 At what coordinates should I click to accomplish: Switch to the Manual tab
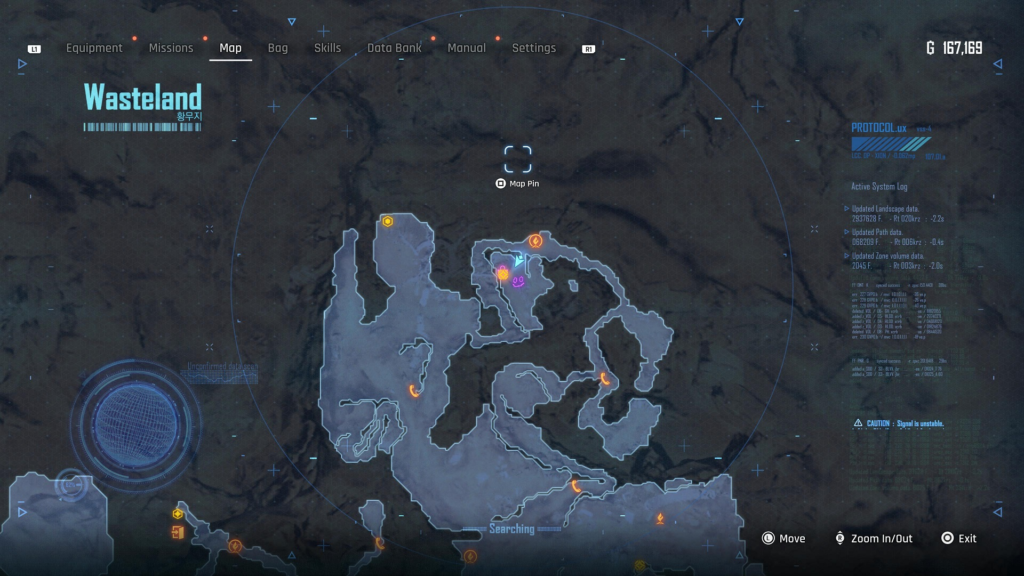pos(467,48)
